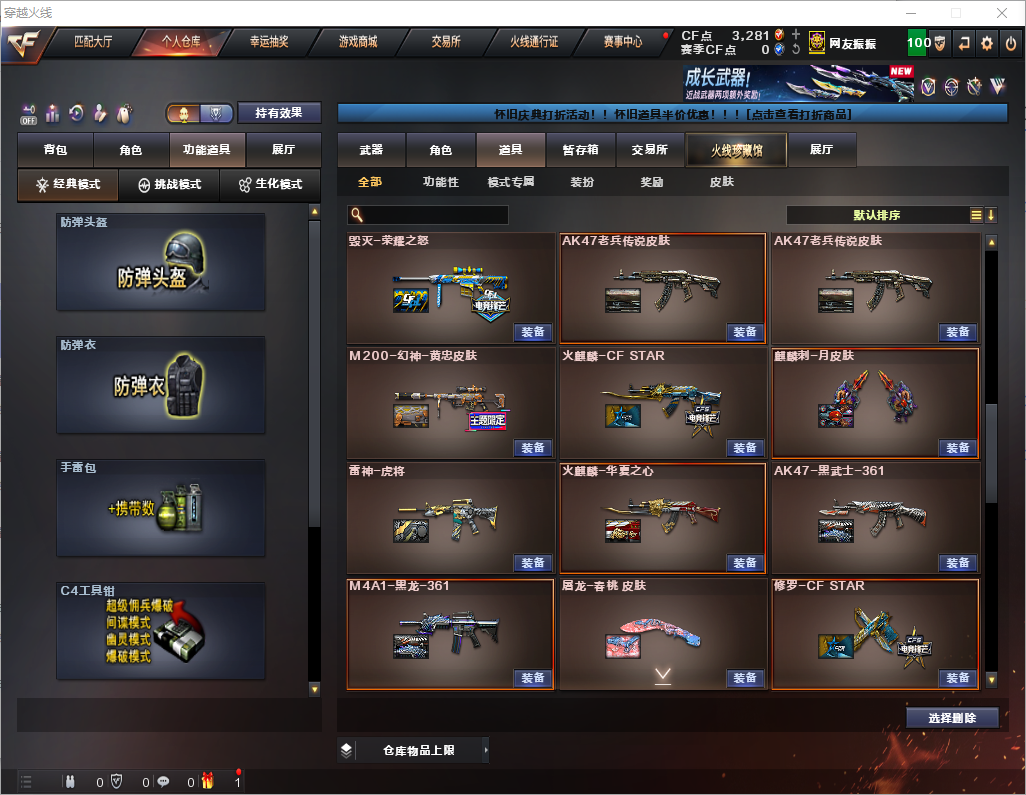Switch to 生化模式 mode tab
The height and width of the screenshot is (795, 1026).
pos(270,185)
